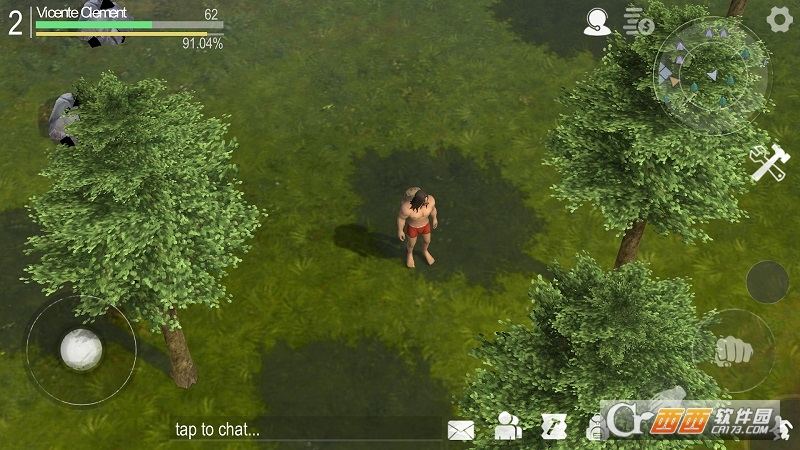Tap the virtual joystick knob
The image size is (800, 450).
click(x=81, y=349)
